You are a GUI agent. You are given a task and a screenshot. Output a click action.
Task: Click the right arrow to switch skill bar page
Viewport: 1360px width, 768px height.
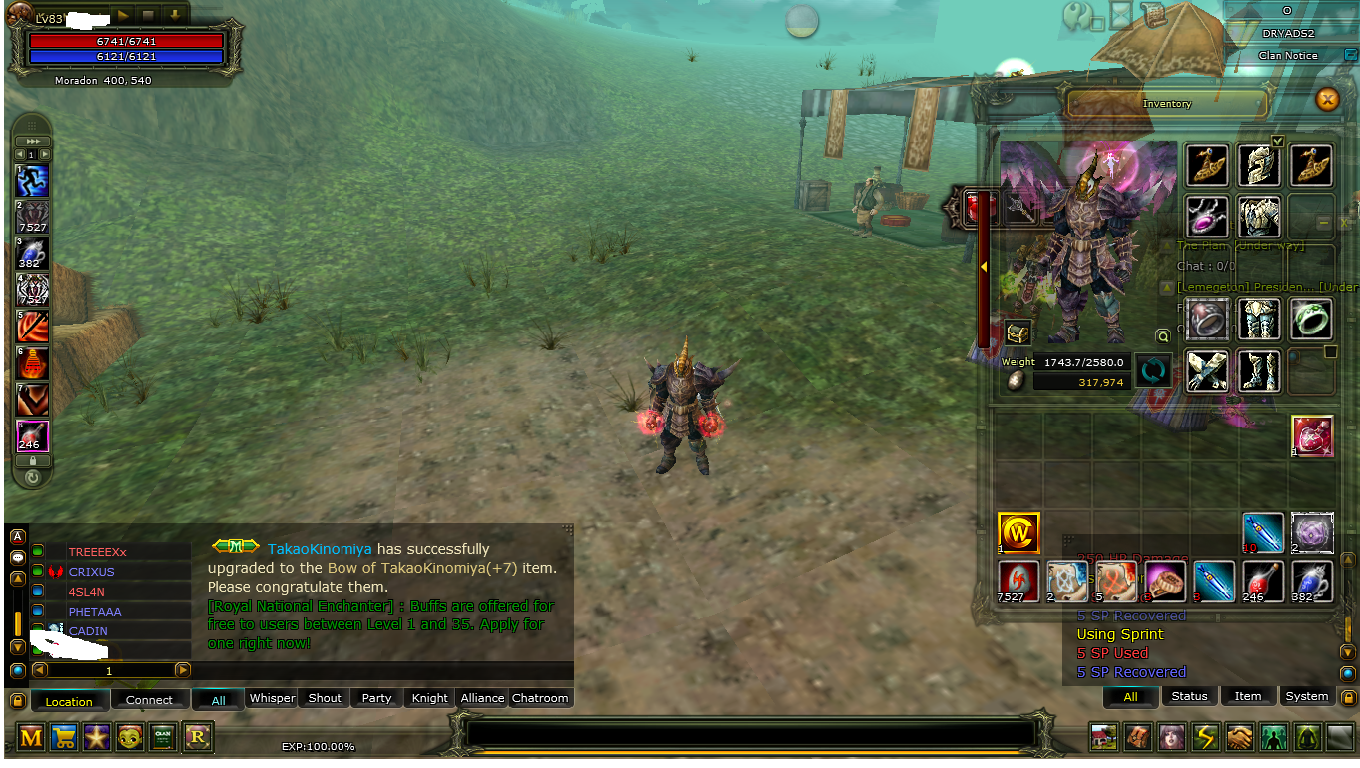pyautogui.click(x=45, y=154)
